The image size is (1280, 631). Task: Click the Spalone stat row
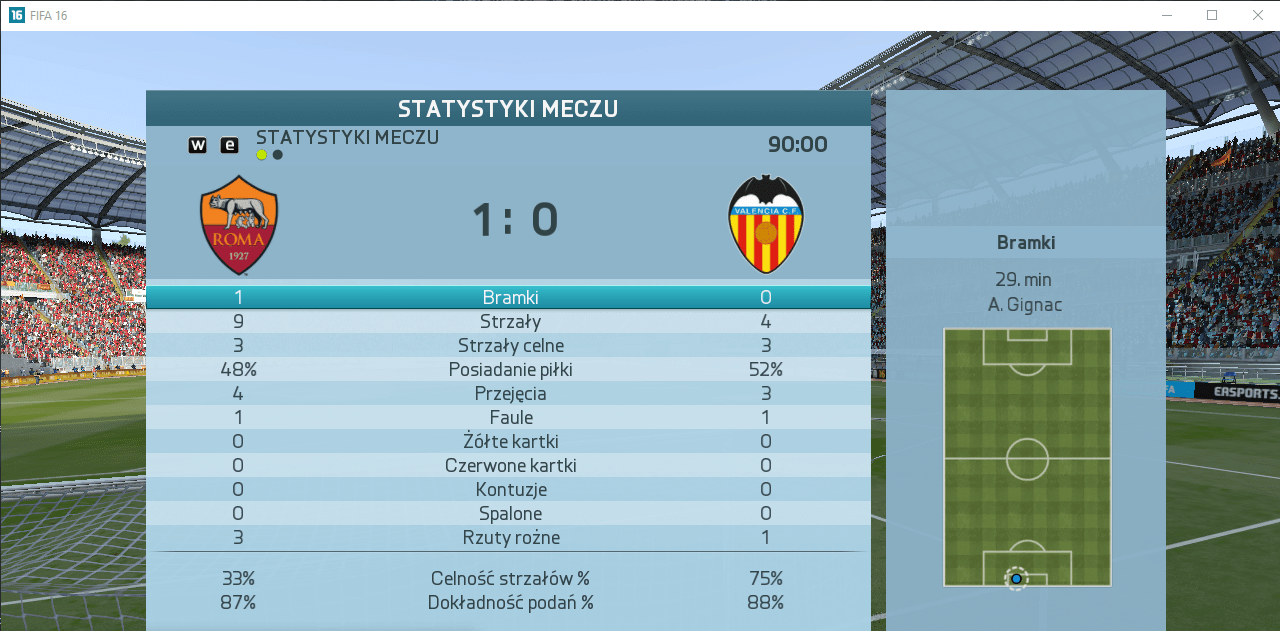coord(510,513)
